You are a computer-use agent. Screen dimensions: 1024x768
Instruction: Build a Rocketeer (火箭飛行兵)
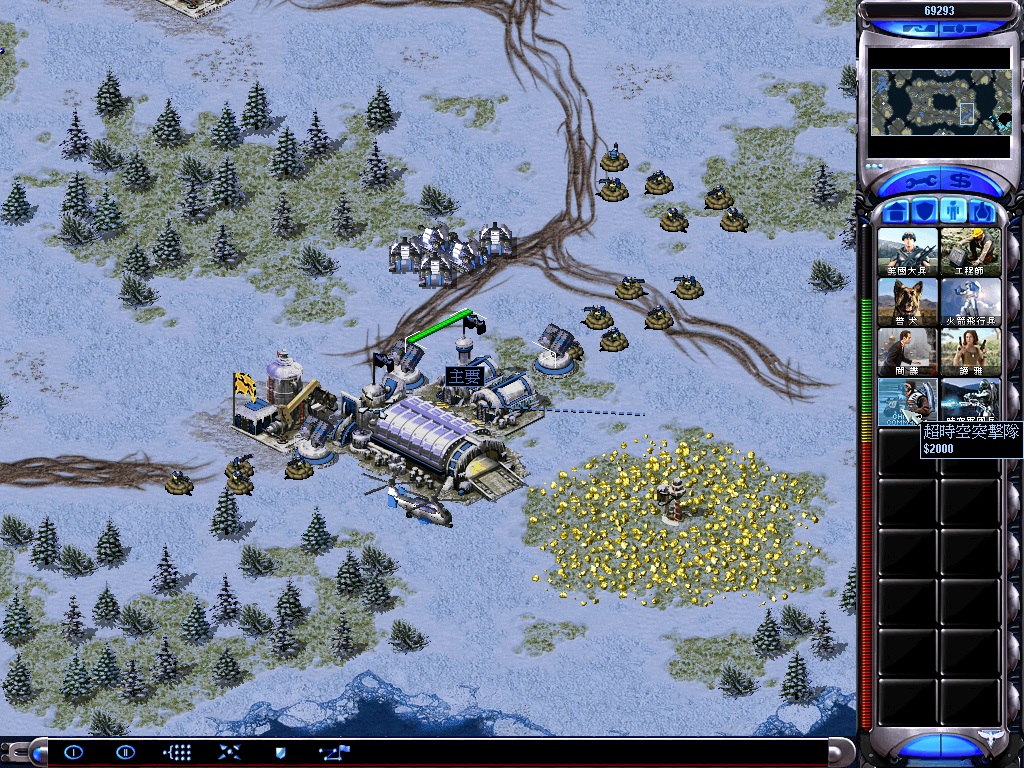point(970,301)
